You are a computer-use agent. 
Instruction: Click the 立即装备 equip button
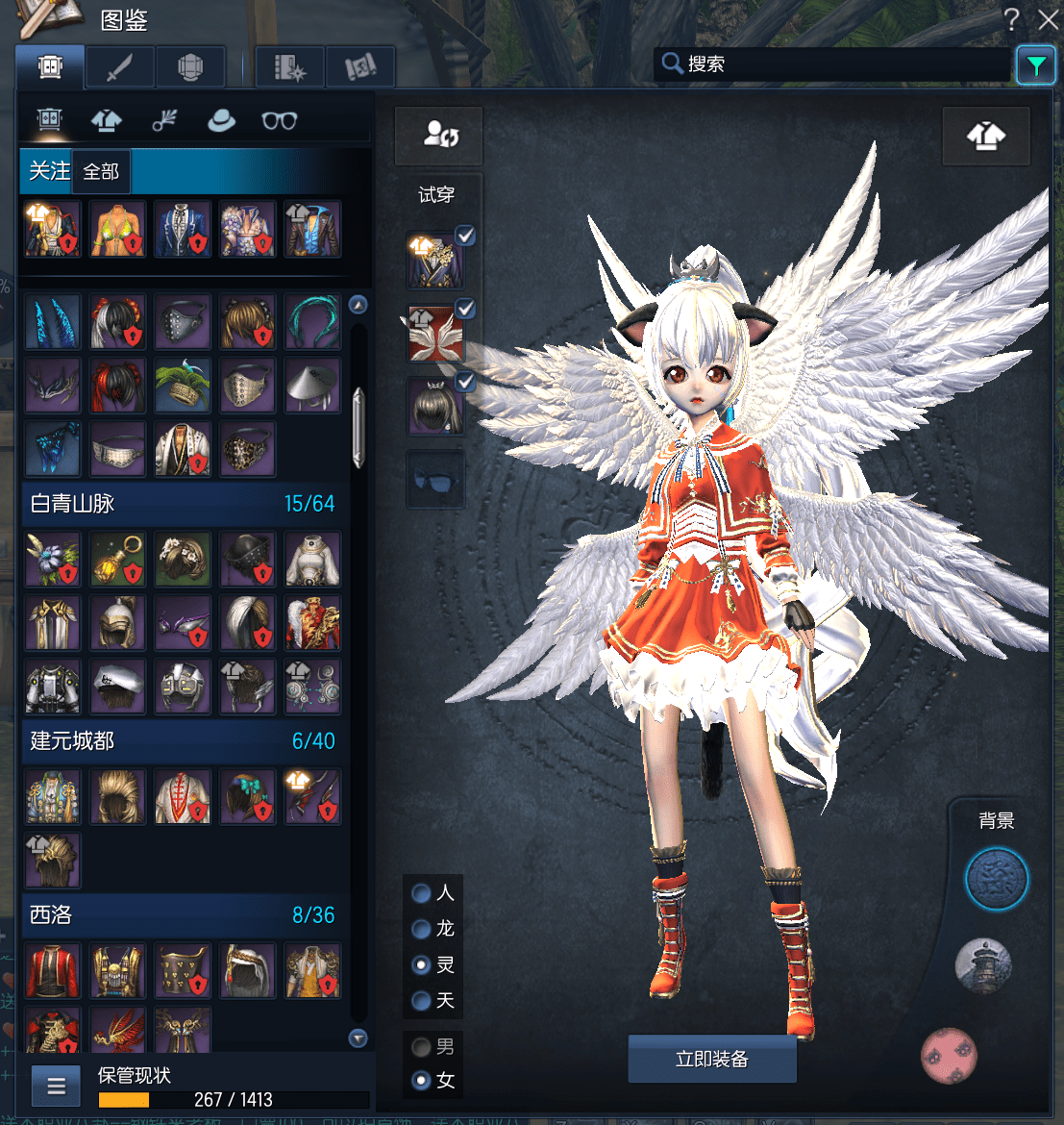tap(711, 1059)
